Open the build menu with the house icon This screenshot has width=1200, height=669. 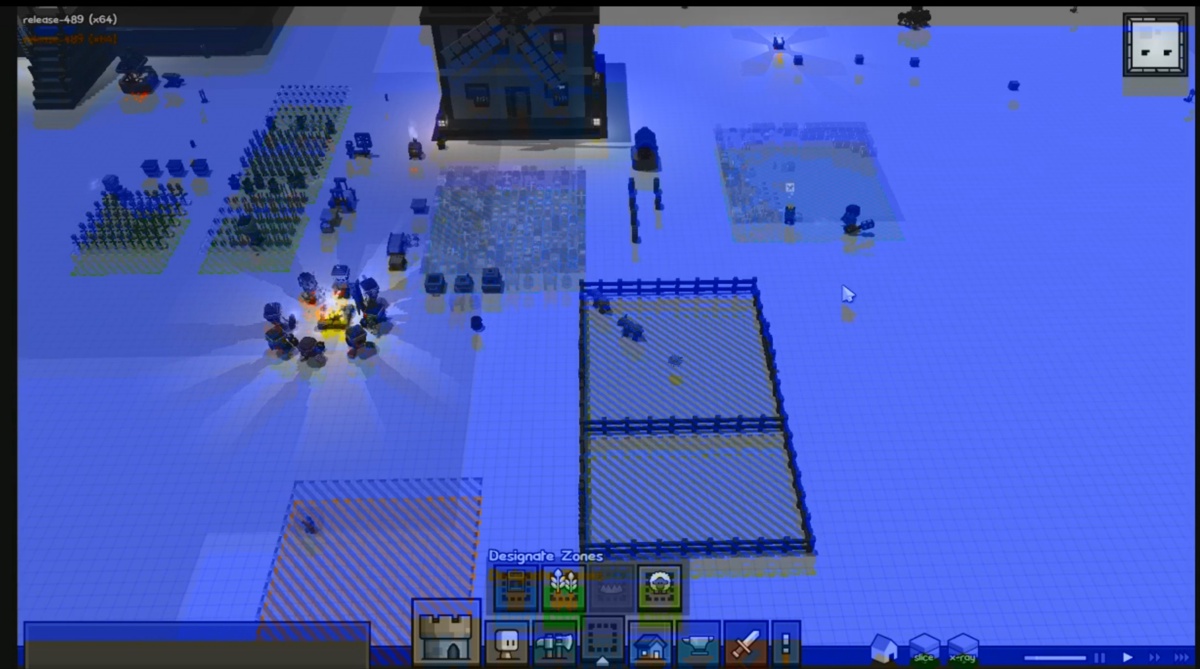pos(651,643)
